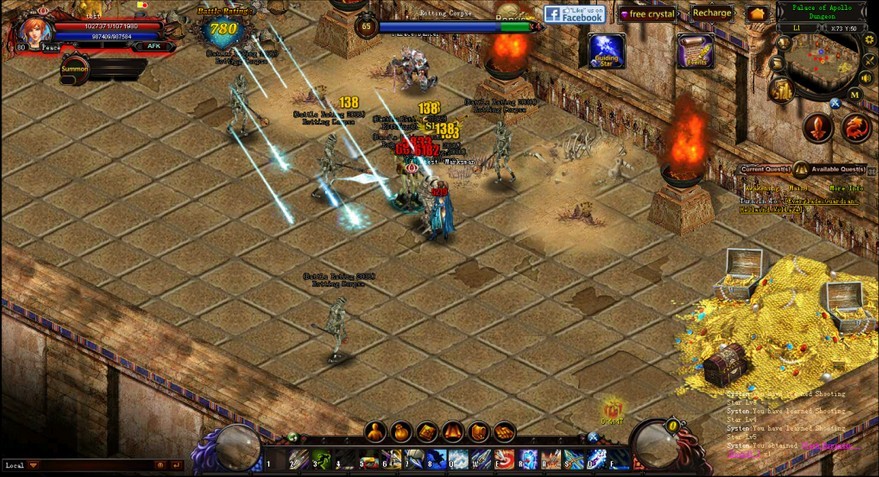
Task: Click the orange home icon
Action: coord(756,14)
